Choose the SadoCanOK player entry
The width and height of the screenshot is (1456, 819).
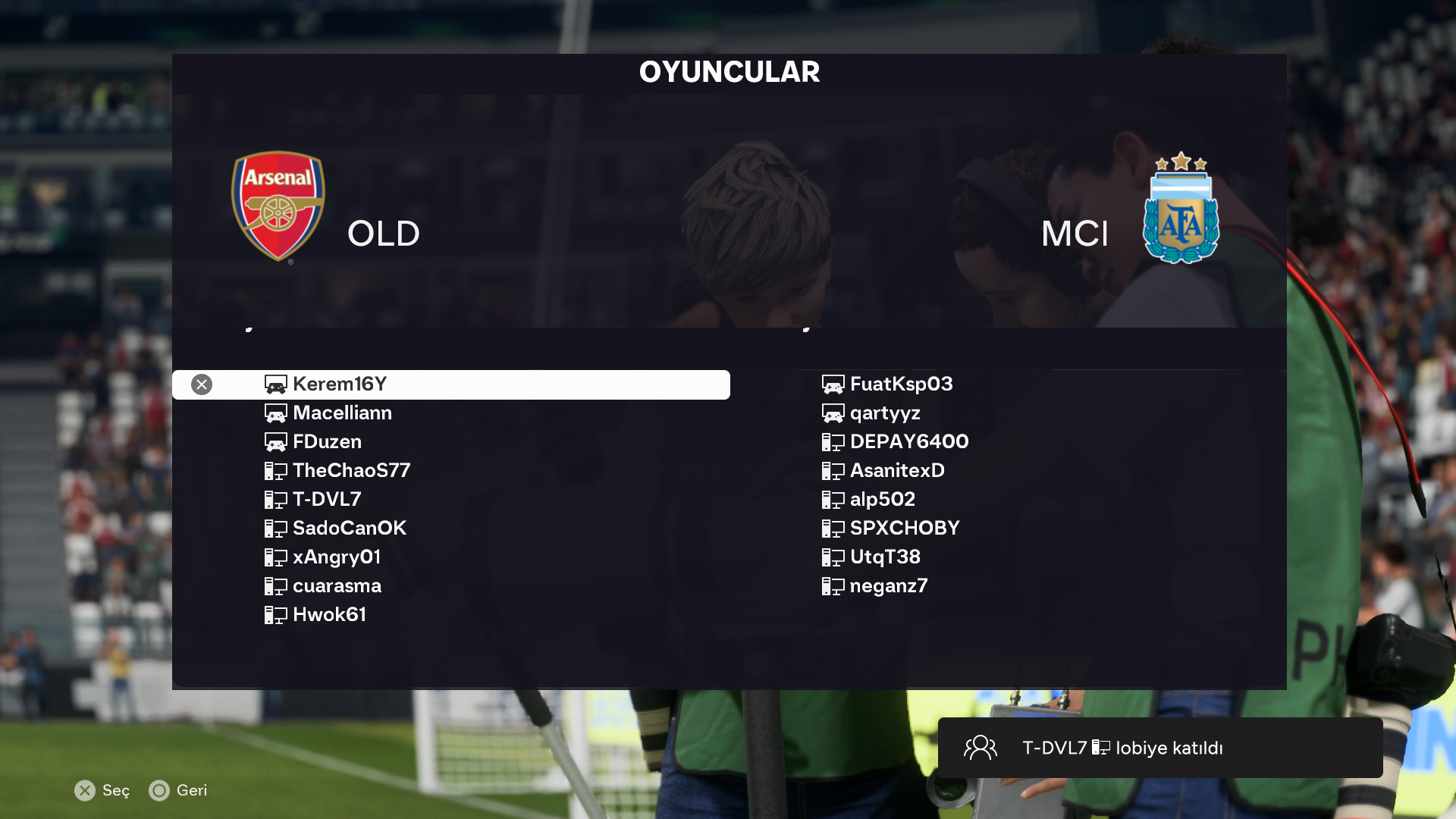point(349,529)
